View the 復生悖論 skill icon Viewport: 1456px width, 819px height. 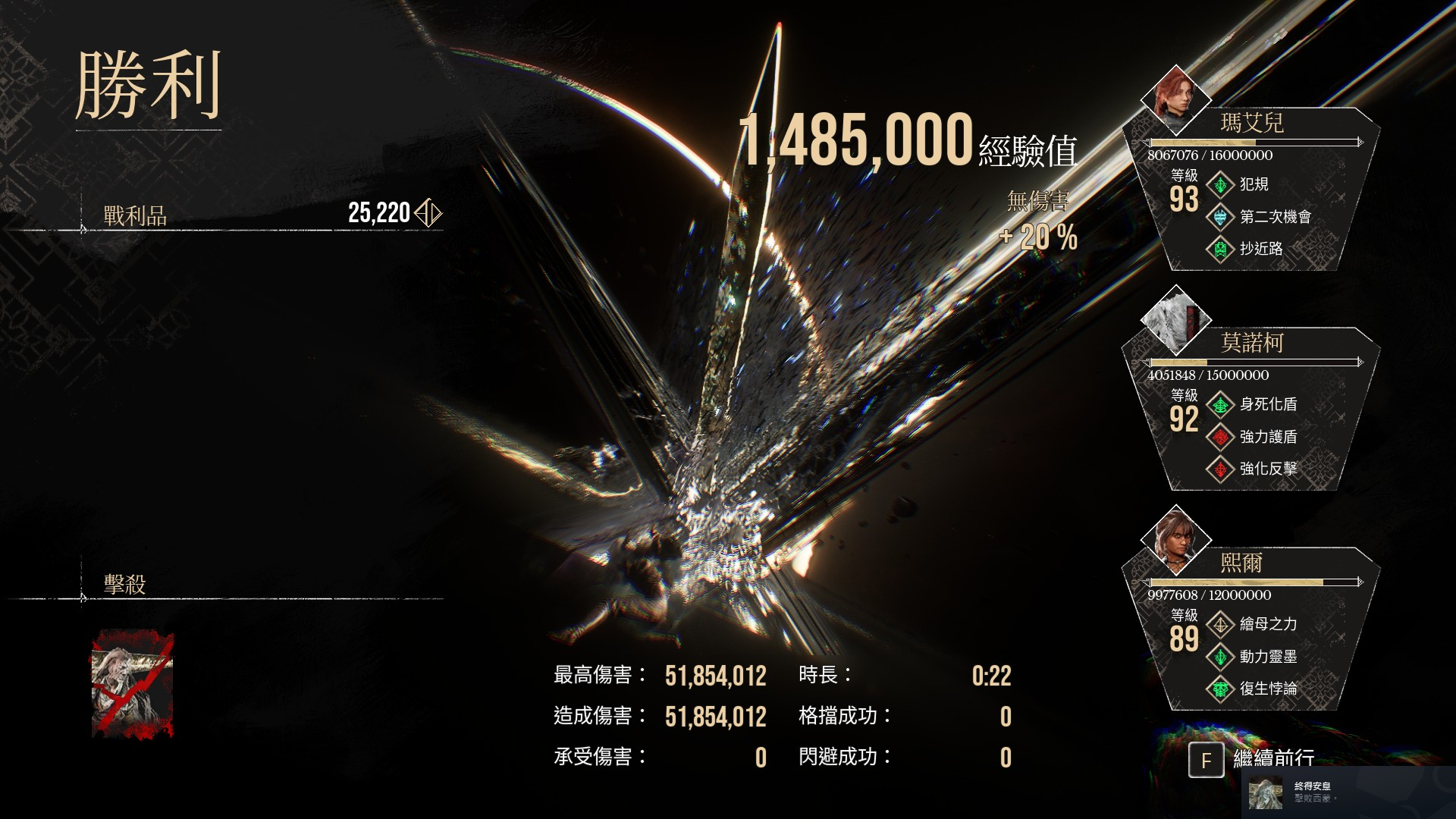click(x=1220, y=689)
